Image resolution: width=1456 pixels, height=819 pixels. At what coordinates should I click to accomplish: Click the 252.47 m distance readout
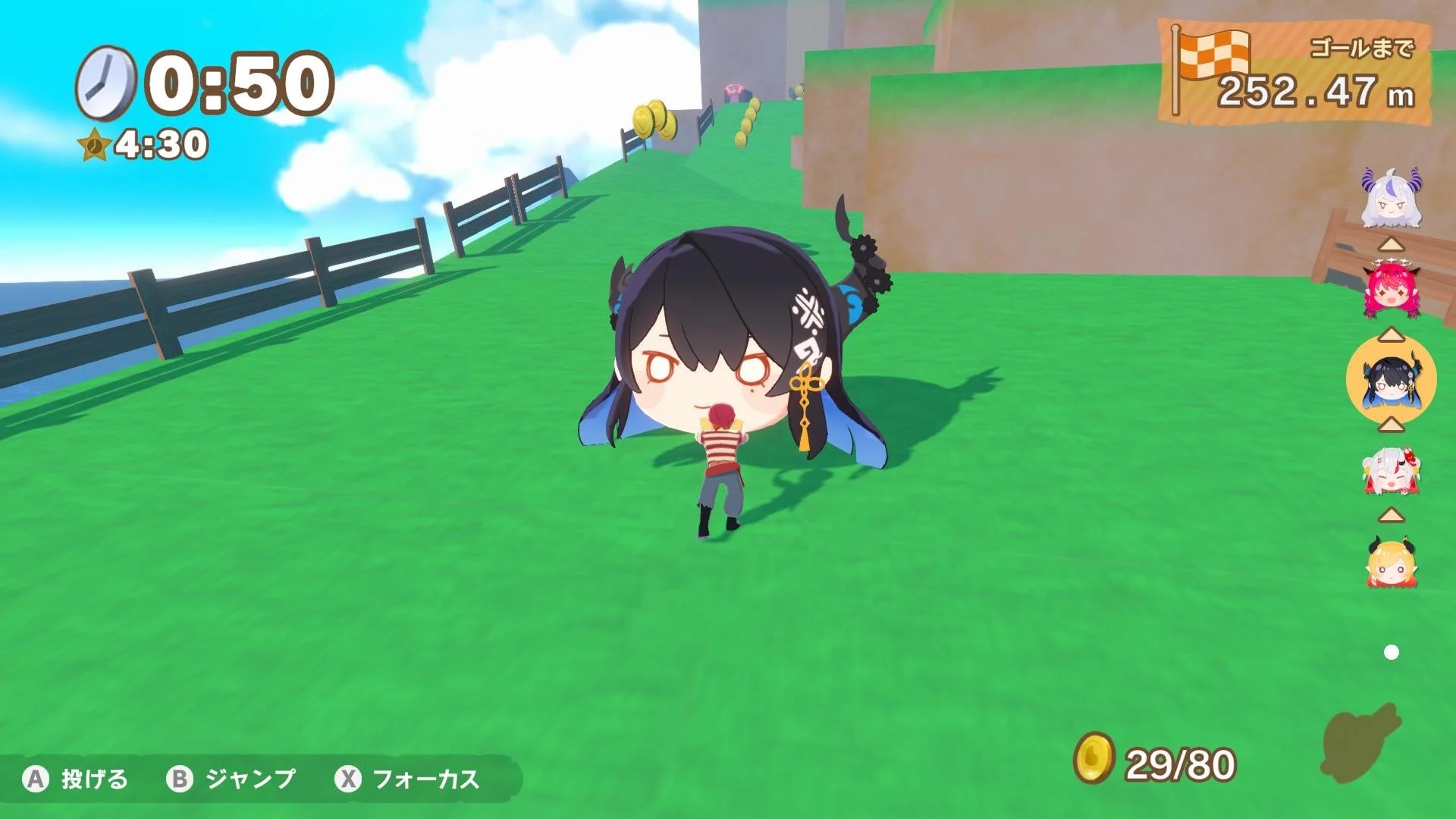[1314, 93]
